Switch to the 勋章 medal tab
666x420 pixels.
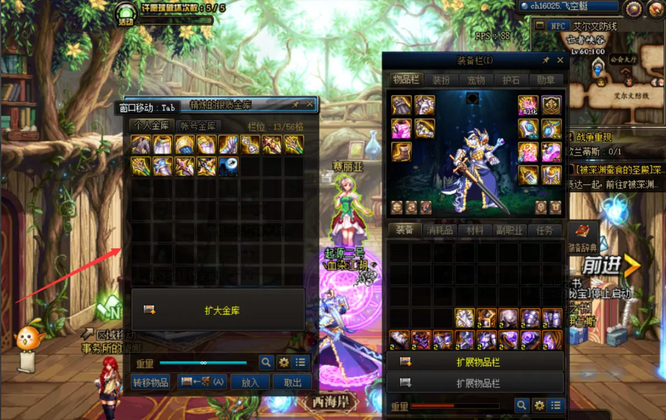point(545,80)
